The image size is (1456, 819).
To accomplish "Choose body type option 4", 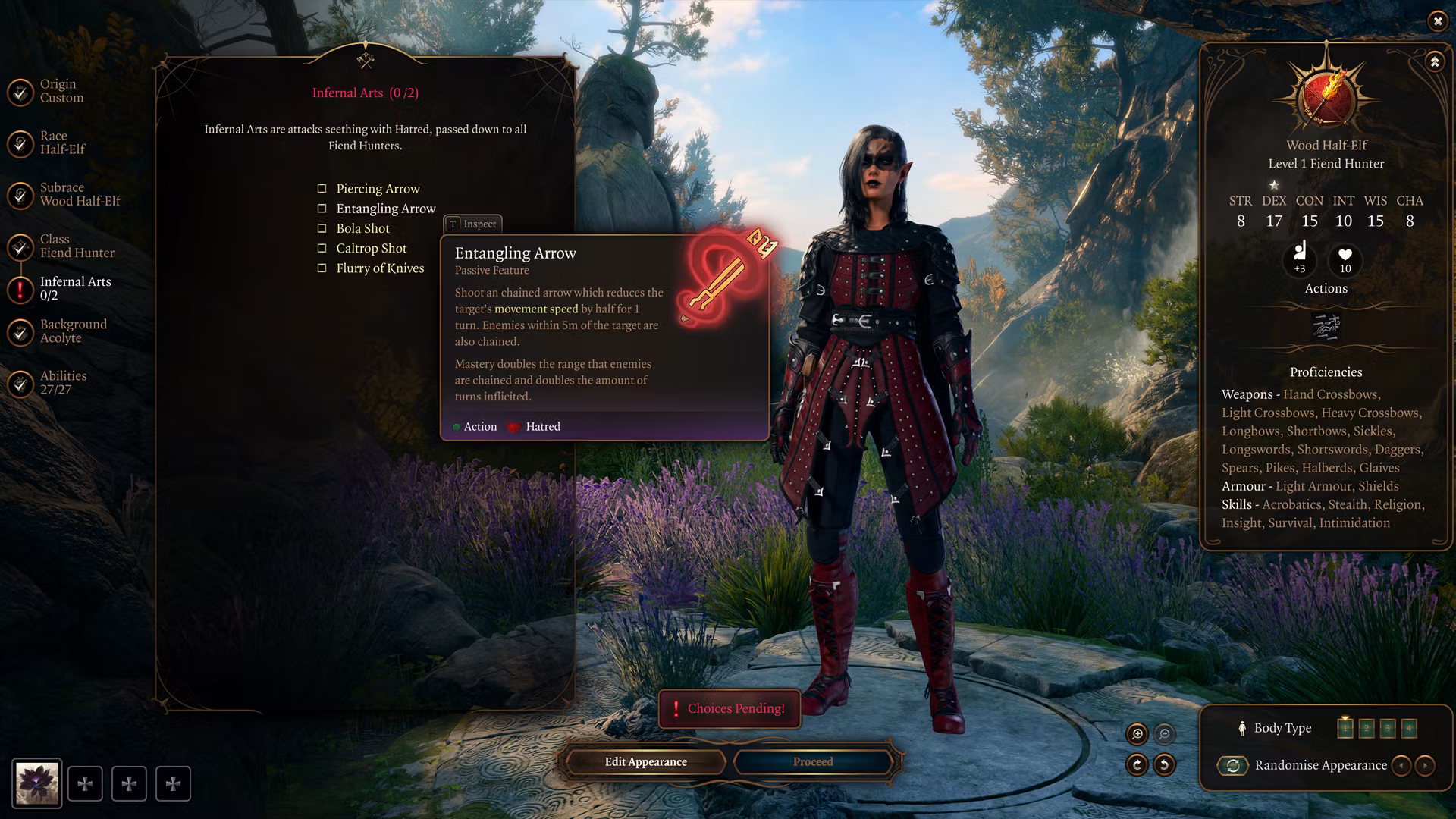I will coord(1408,729).
